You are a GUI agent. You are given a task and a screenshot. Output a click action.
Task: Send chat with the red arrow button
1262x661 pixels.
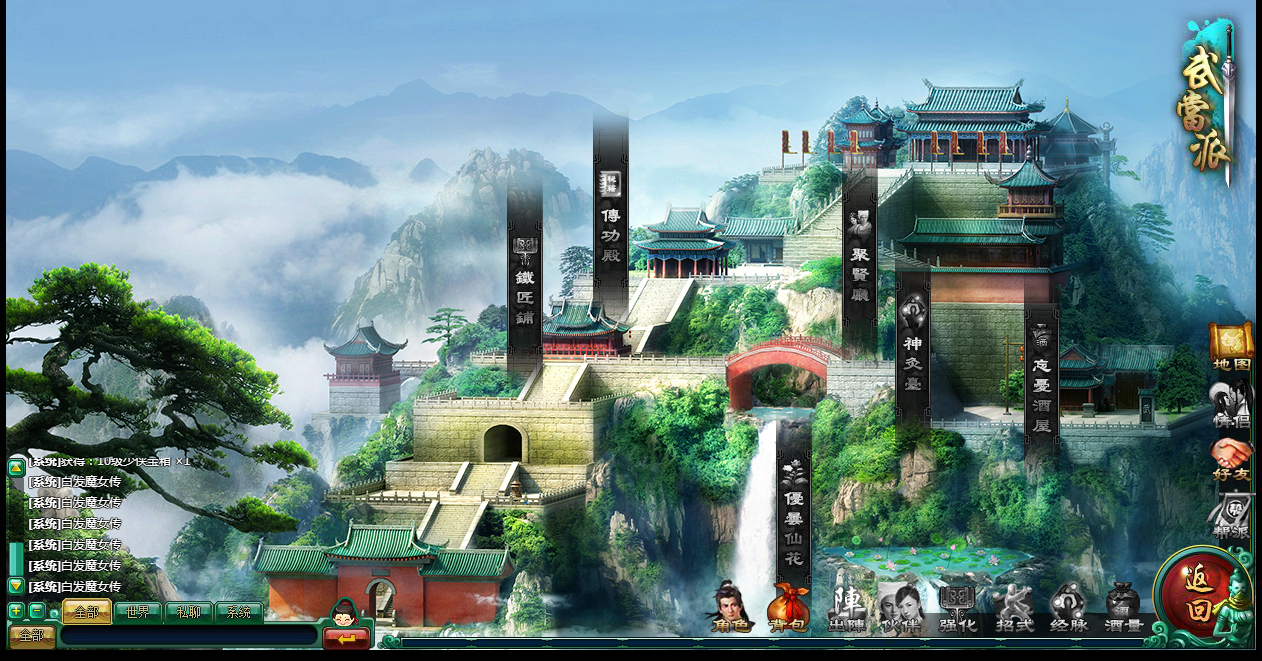(x=346, y=637)
